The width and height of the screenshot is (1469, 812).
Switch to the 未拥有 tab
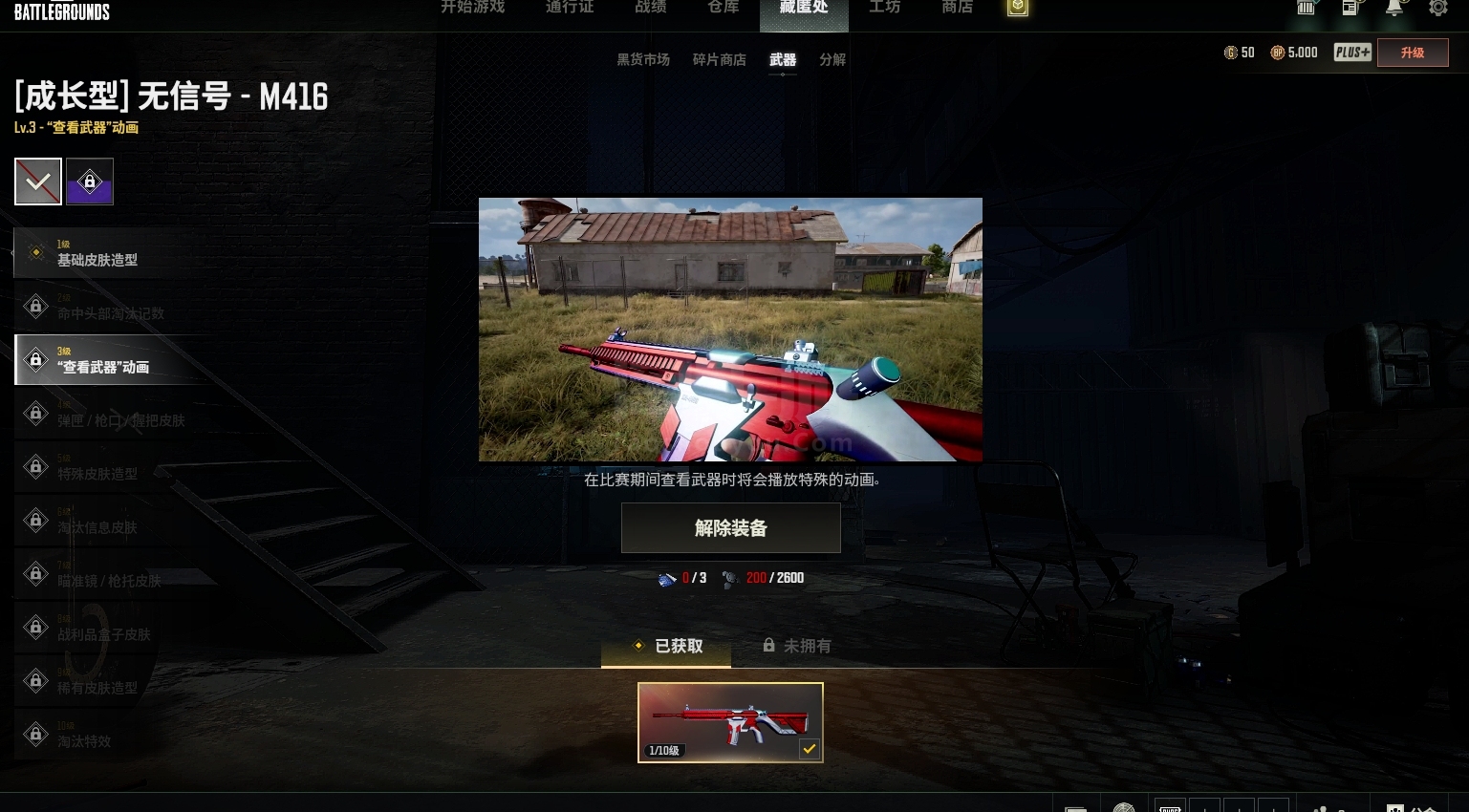pyautogui.click(x=796, y=646)
